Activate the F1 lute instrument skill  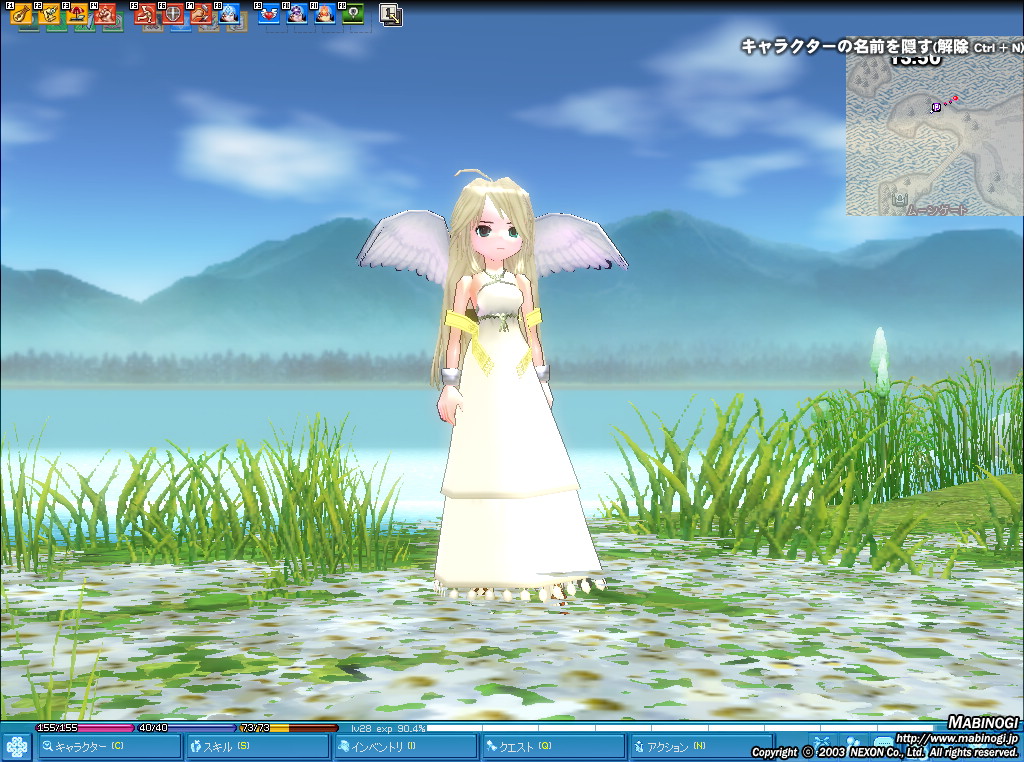coord(19,15)
